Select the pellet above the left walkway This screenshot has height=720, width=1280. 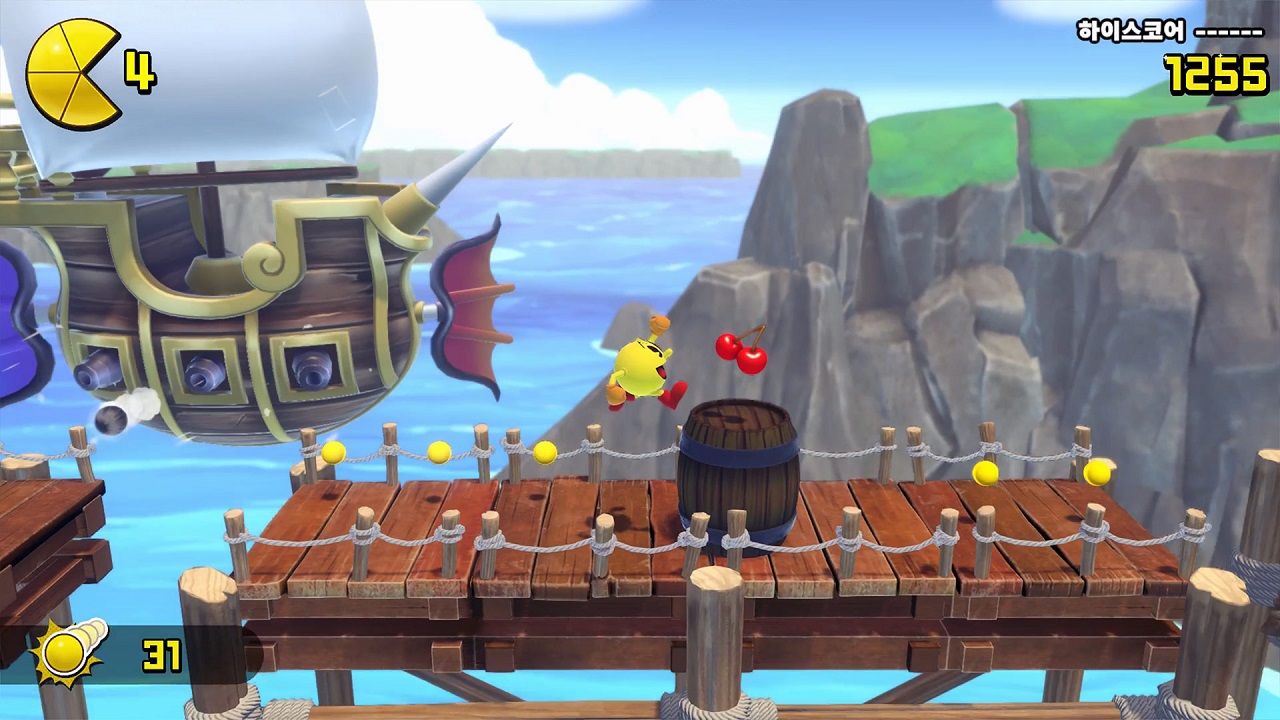(x=332, y=453)
